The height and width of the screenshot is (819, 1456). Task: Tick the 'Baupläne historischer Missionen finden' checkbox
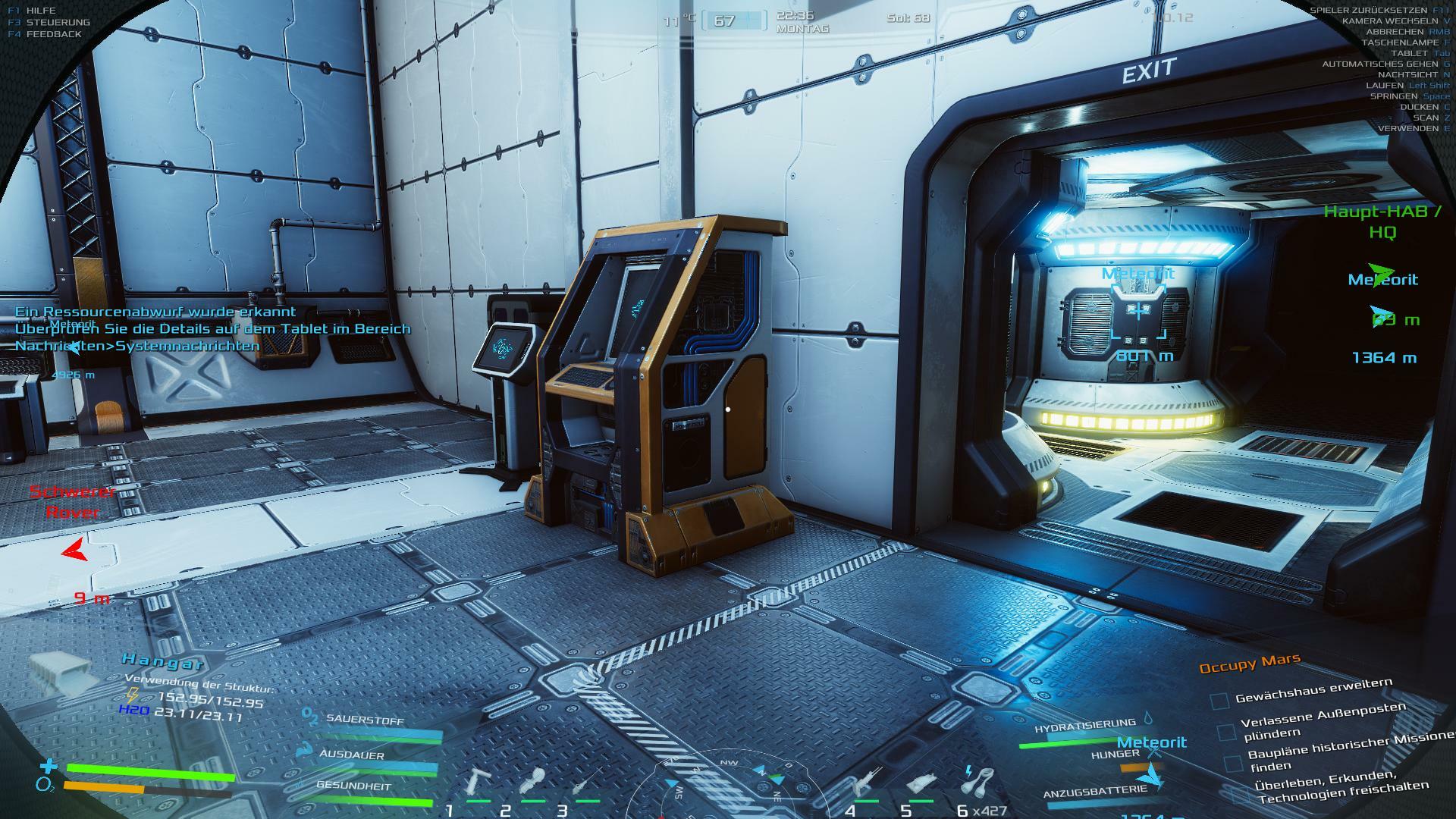pos(1234,762)
